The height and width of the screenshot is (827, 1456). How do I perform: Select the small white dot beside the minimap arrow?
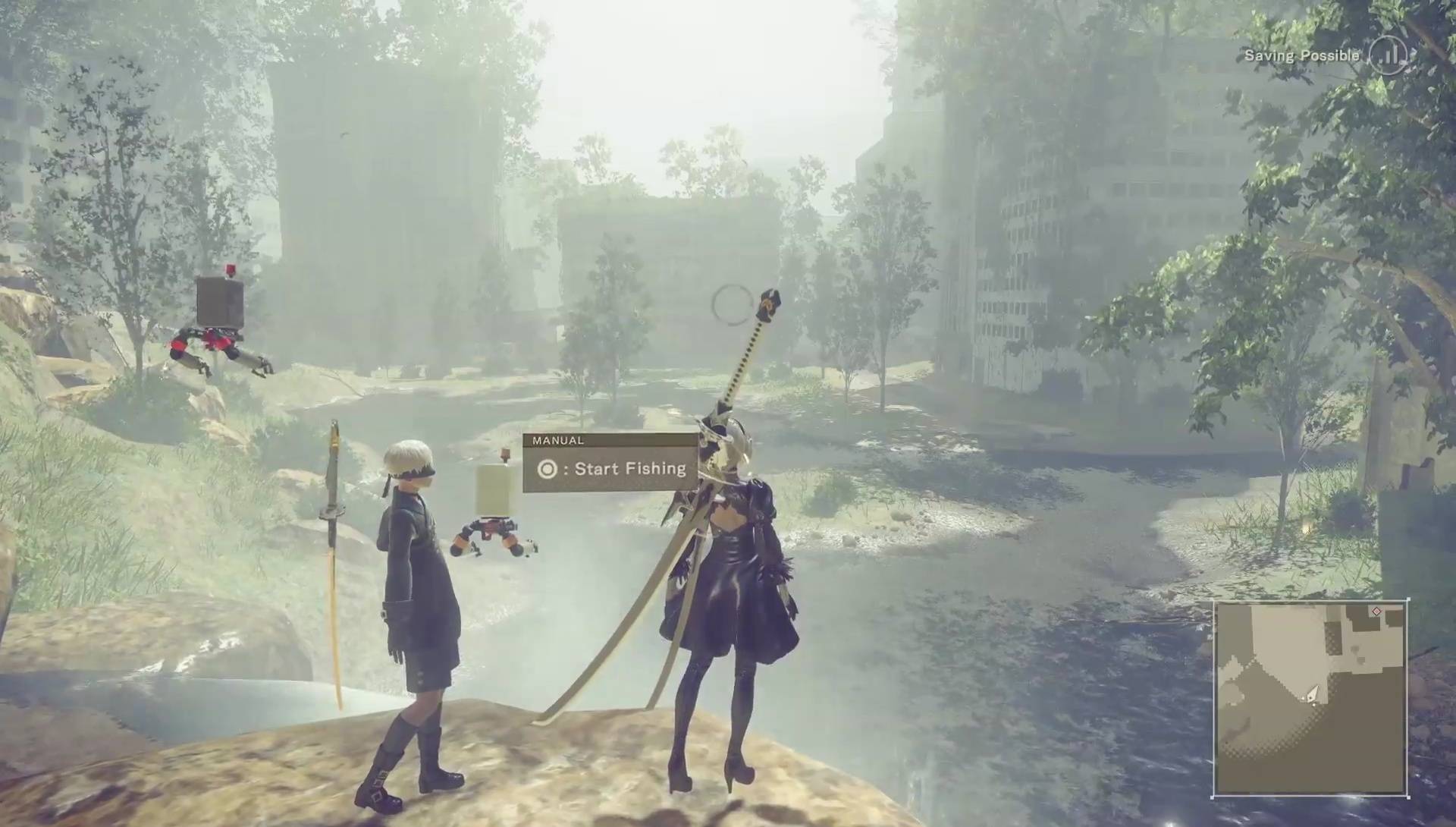coord(1314,704)
